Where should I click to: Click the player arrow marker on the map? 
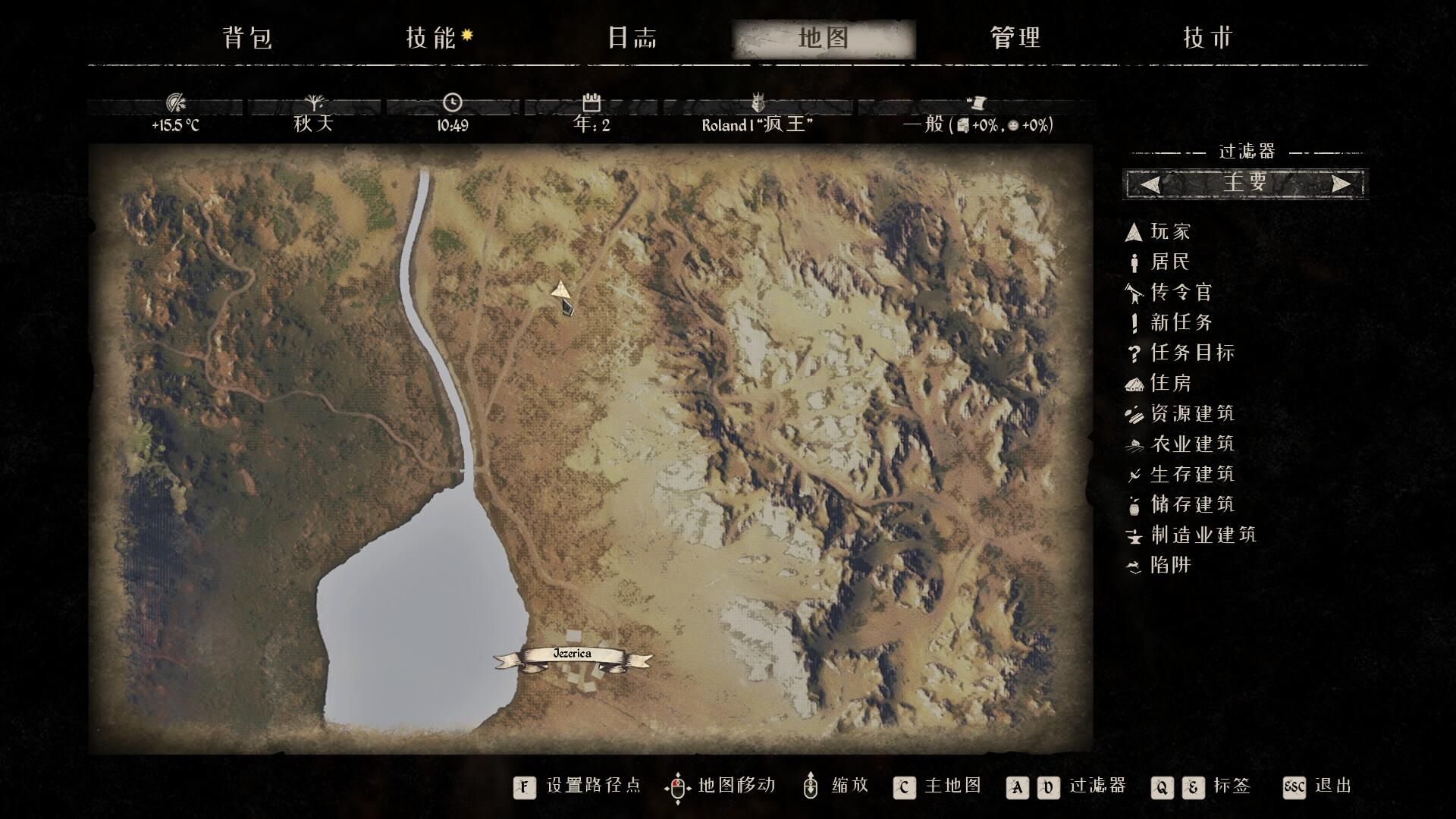pyautogui.click(x=560, y=289)
